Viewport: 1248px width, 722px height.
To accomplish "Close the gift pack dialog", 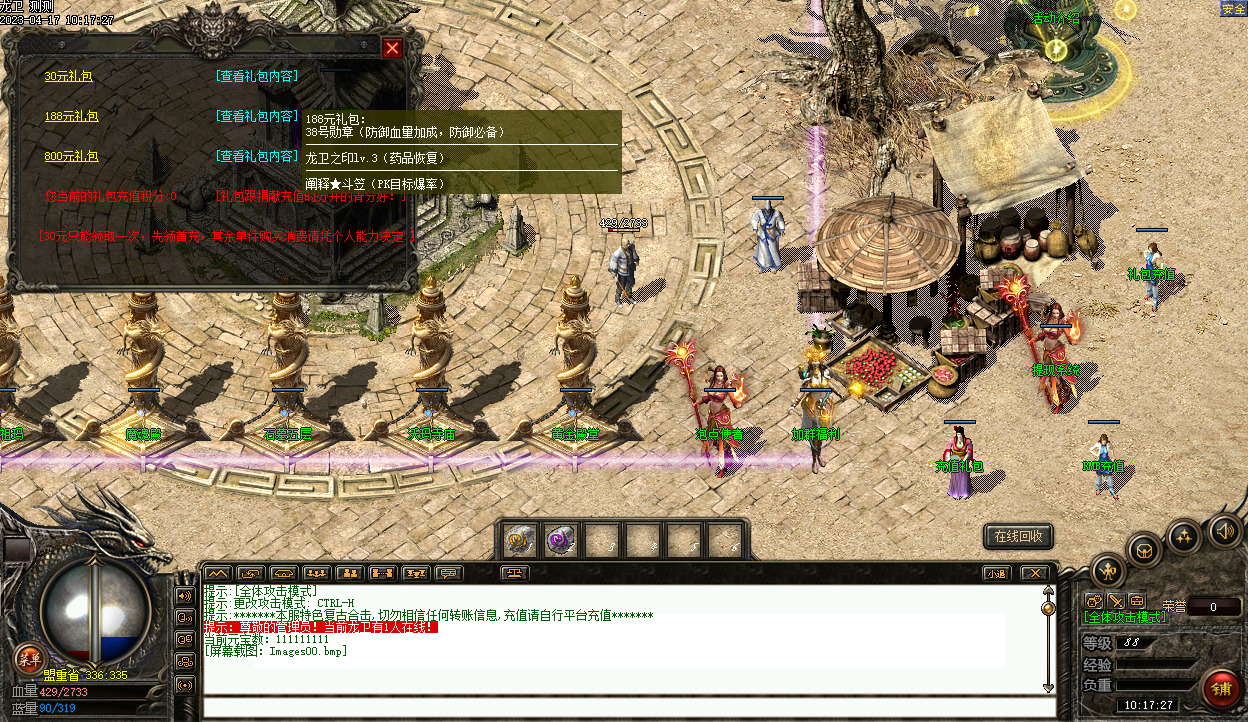I will pyautogui.click(x=392, y=48).
